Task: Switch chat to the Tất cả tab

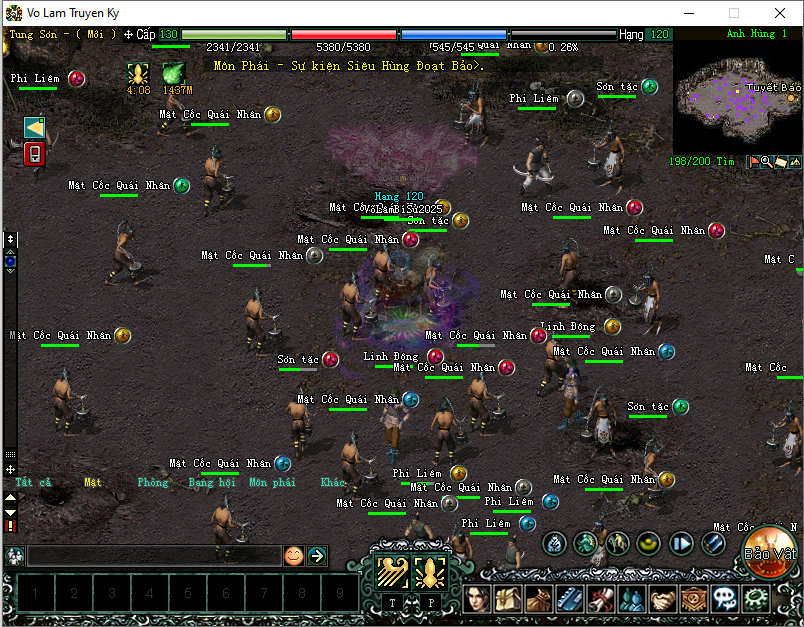Action: tap(32, 482)
